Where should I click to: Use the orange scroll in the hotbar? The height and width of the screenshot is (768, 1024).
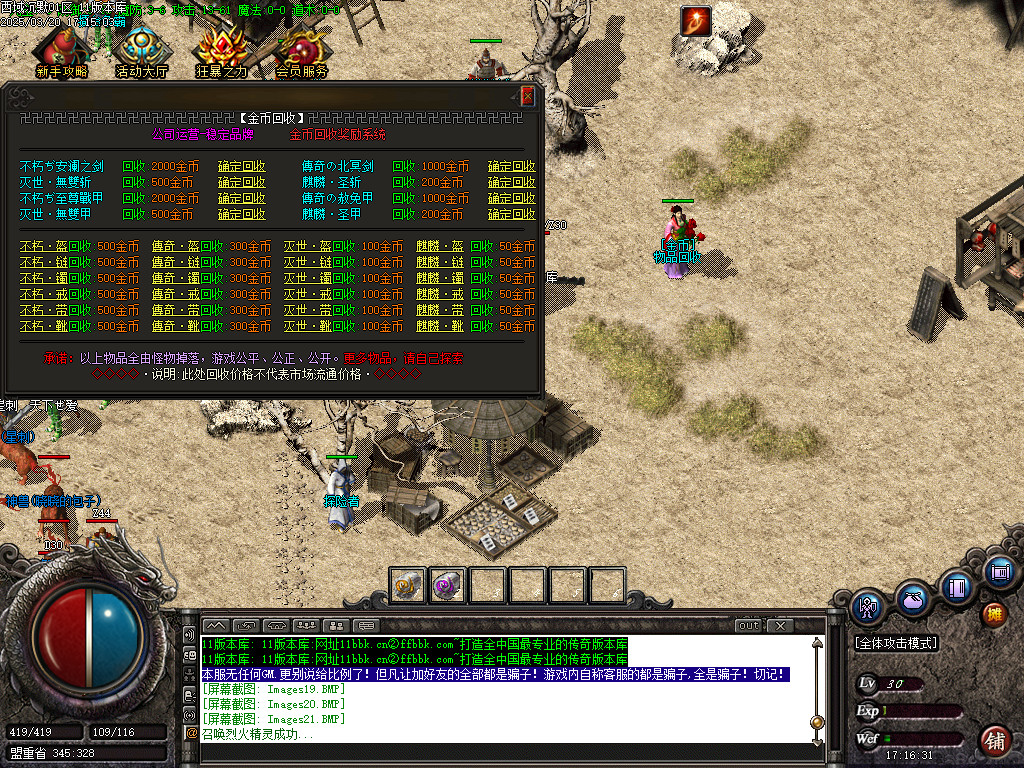click(408, 585)
